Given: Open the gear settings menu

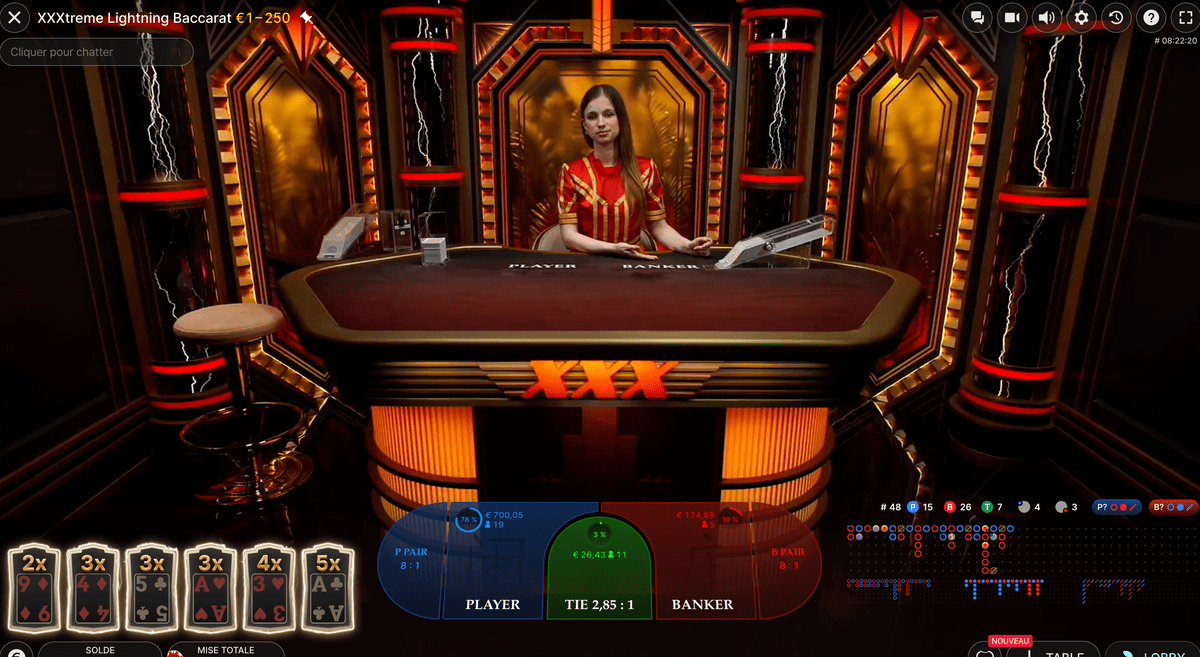Looking at the screenshot, I should (1081, 18).
